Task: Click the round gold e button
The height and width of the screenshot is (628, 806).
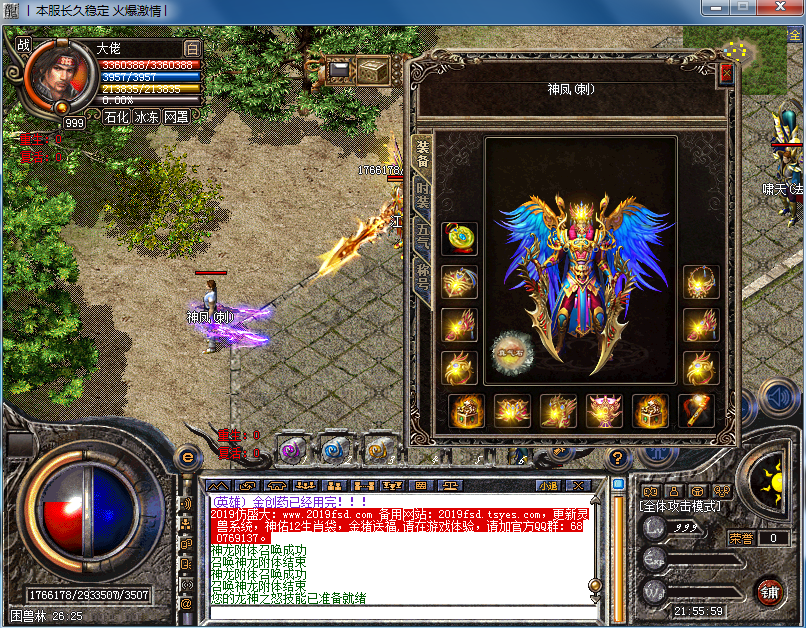Action: (x=187, y=456)
